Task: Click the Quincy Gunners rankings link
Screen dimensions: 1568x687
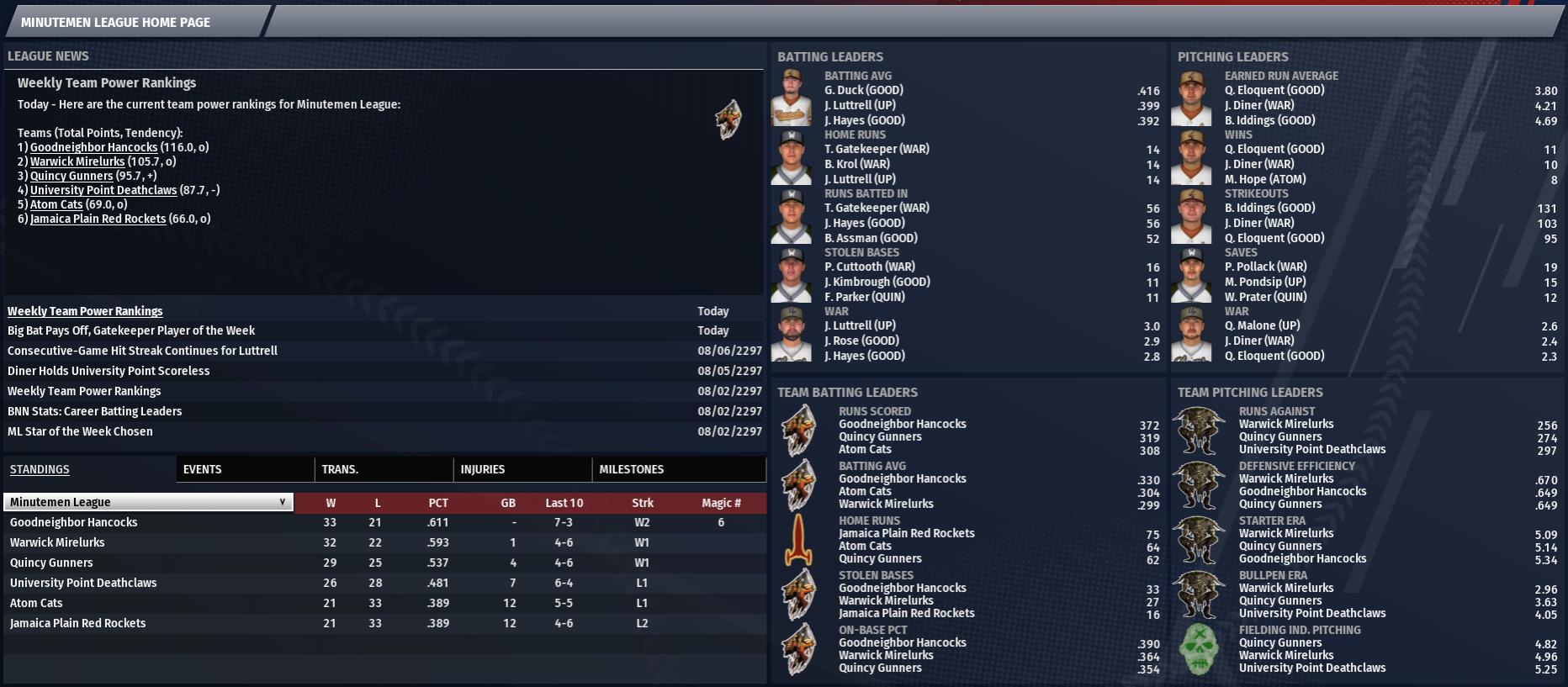Action: point(72,176)
